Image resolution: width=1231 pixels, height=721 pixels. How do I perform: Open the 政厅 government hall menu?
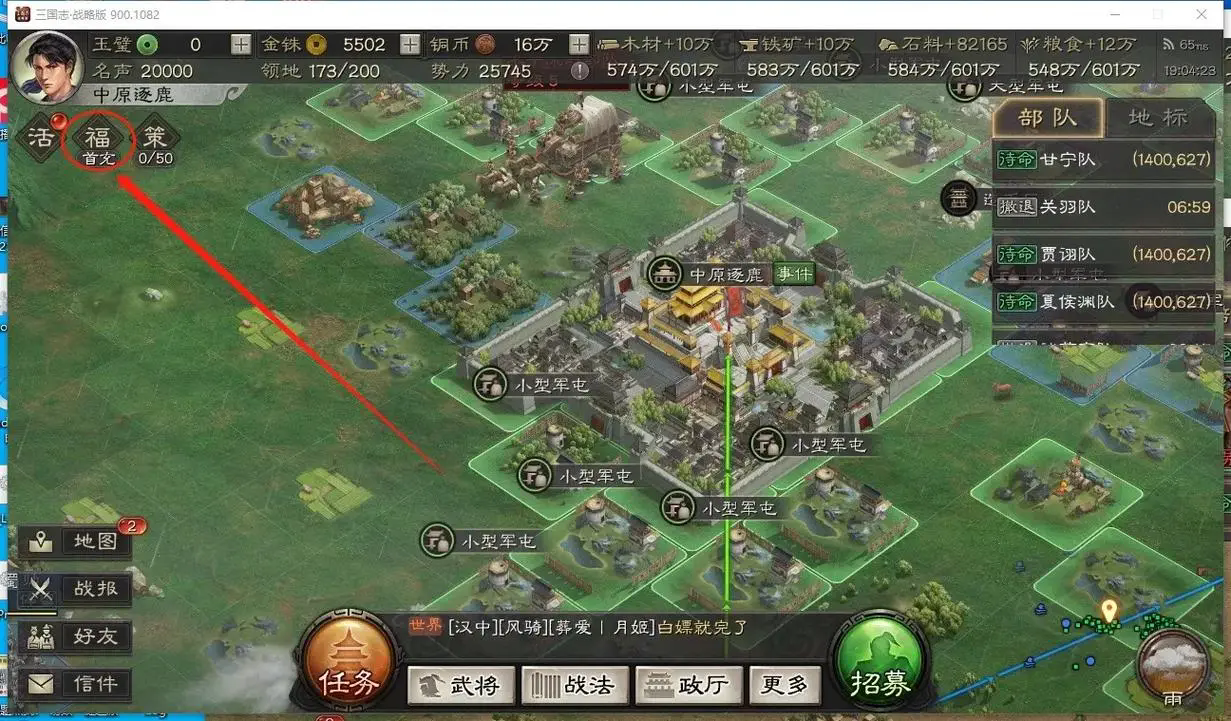point(688,685)
